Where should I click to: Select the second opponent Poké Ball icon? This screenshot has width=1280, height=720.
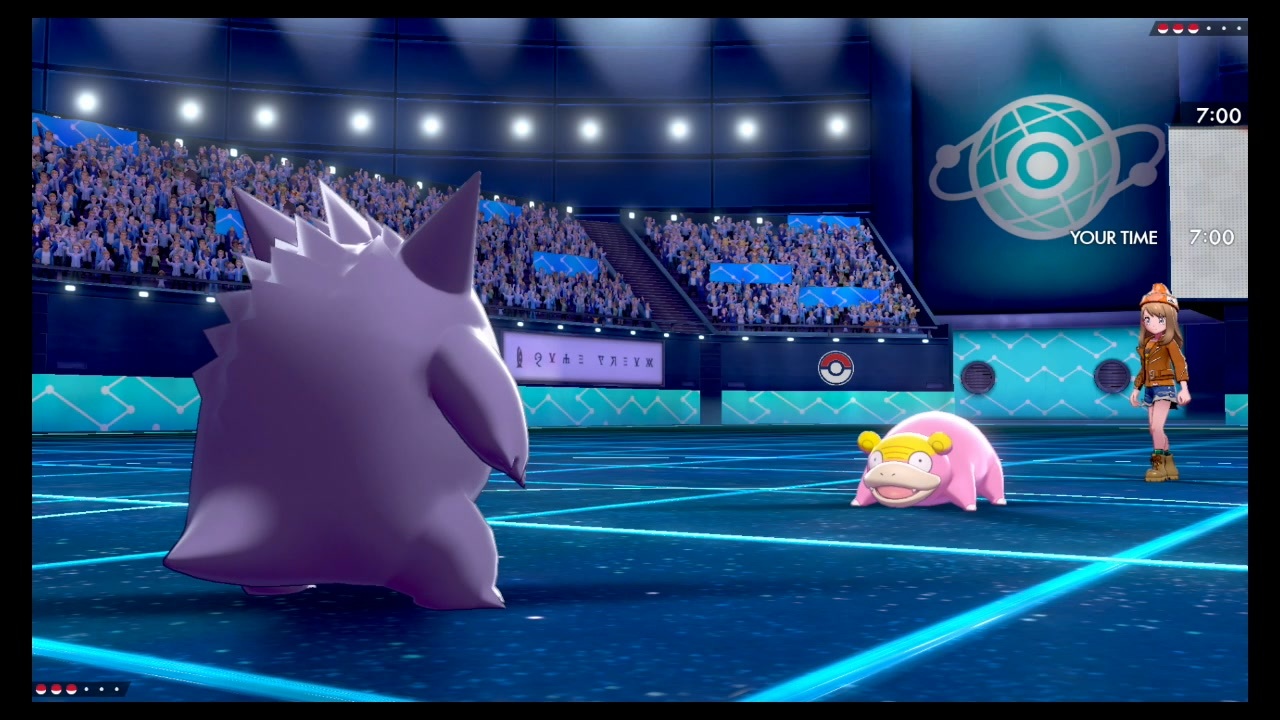pos(1177,28)
